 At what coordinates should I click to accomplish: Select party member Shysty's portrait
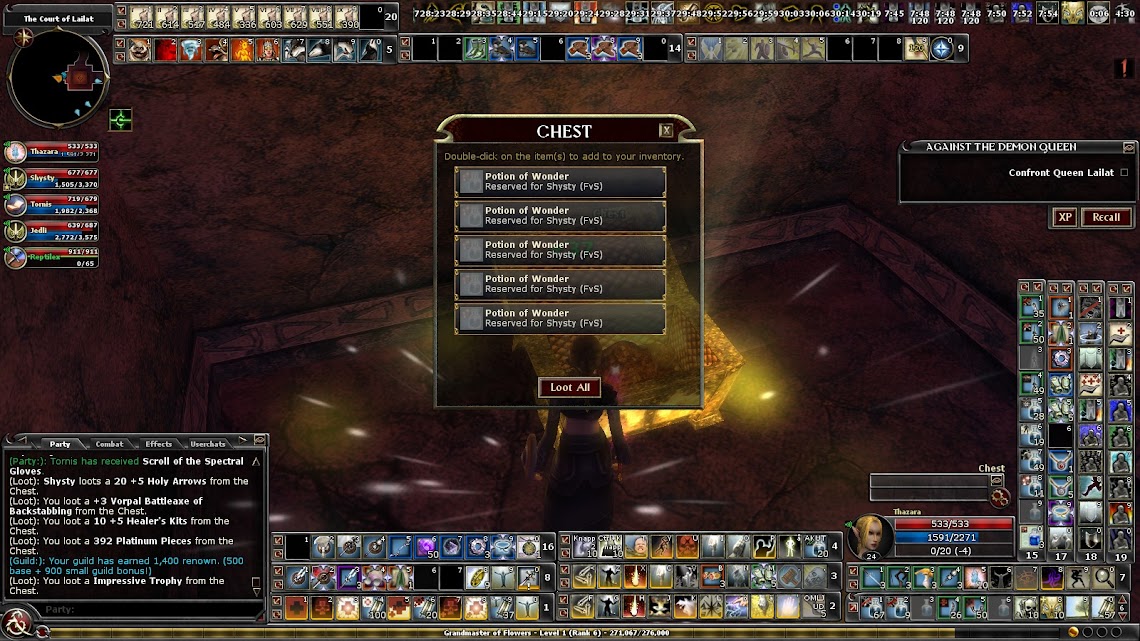pyautogui.click(x=15, y=179)
